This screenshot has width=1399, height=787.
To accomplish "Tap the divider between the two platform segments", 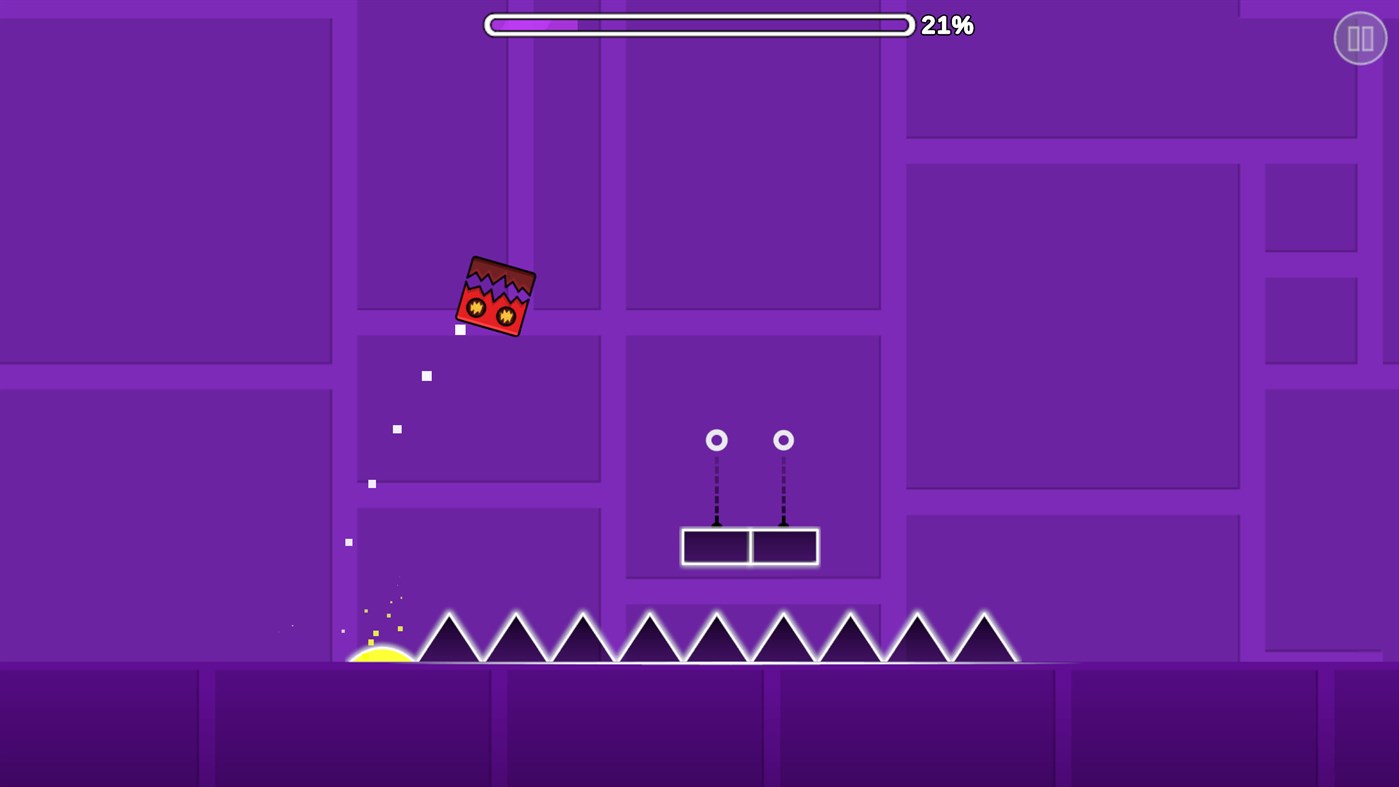I will [x=751, y=547].
